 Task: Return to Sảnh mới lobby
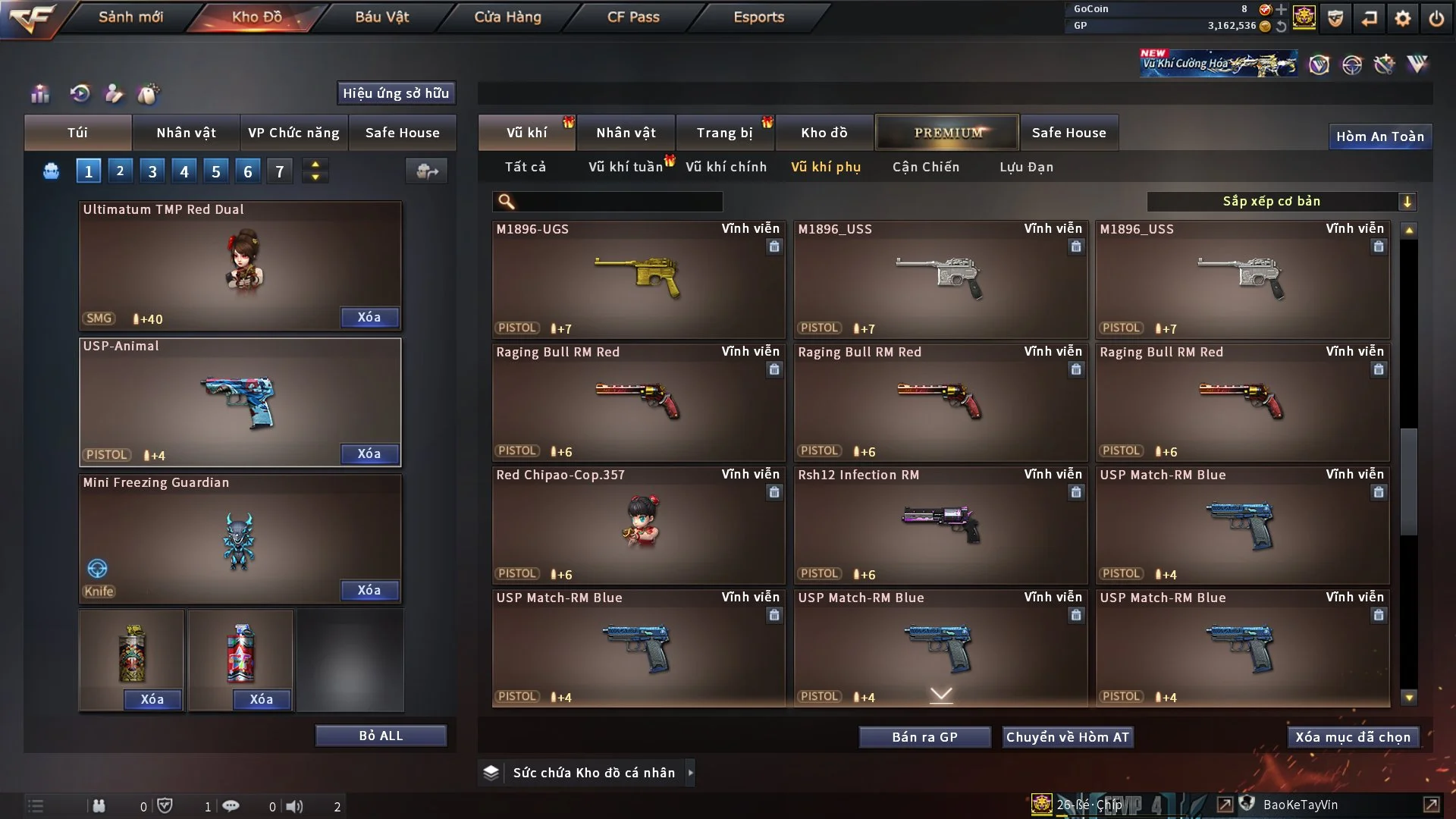point(130,17)
